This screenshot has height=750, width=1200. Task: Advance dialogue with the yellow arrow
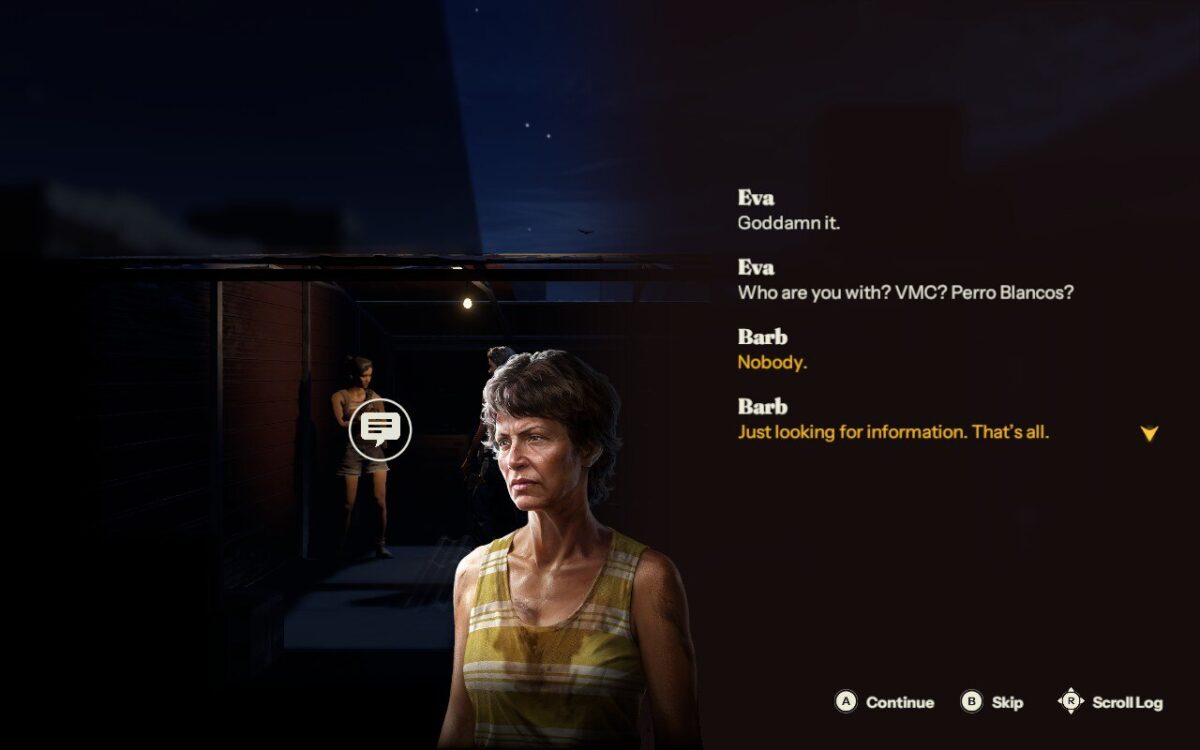tap(1149, 434)
